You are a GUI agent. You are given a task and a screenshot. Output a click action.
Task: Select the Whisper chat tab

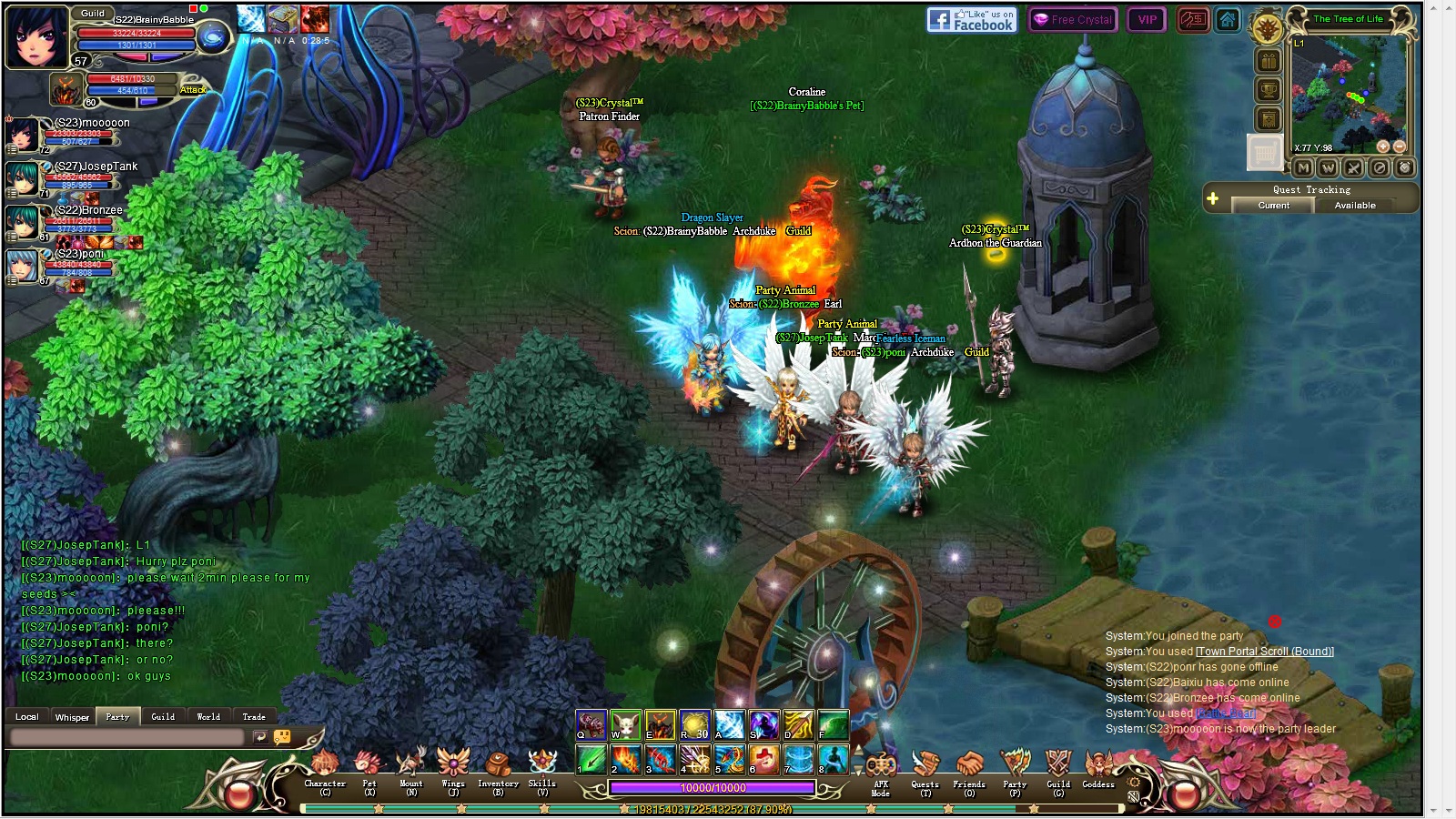coord(72,717)
